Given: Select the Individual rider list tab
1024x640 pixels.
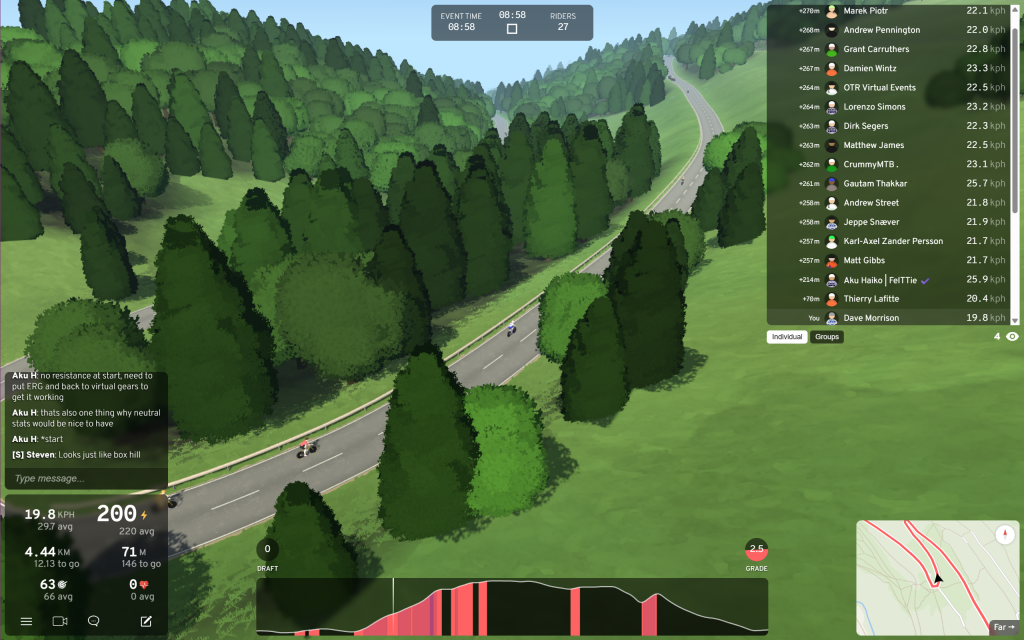Looking at the screenshot, I should click(787, 337).
